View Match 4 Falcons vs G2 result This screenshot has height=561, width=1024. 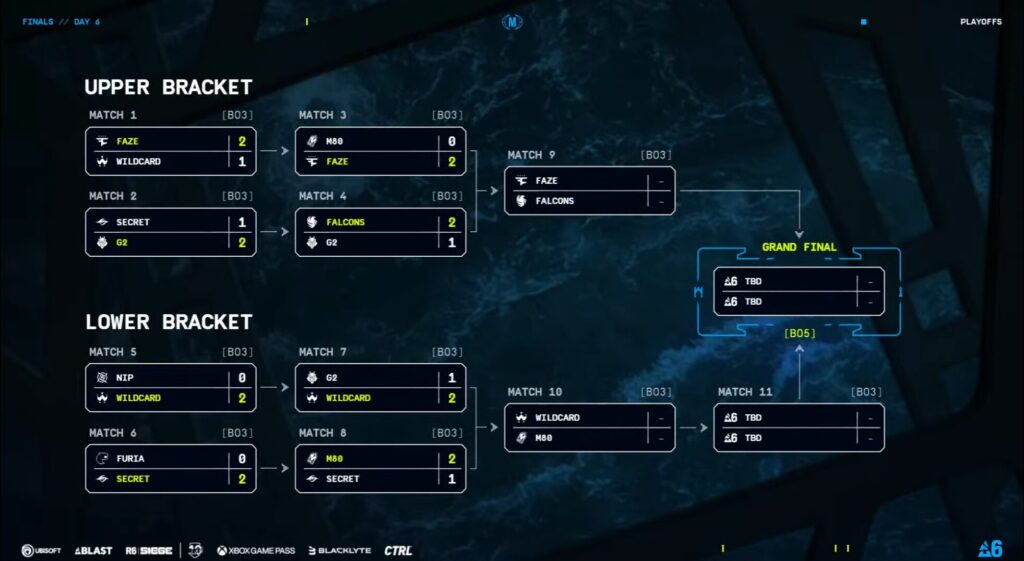(380, 232)
